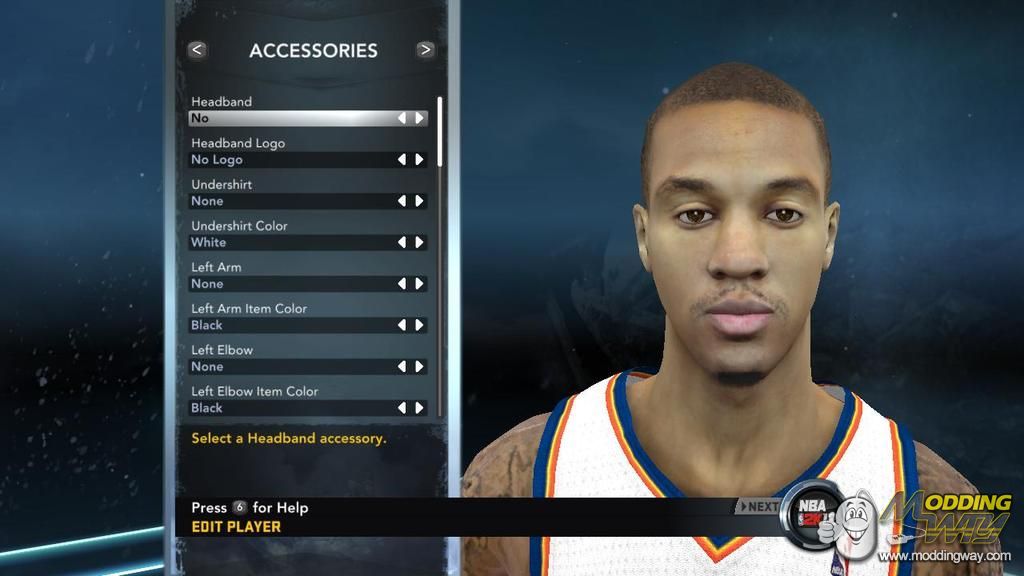Cycle Headband value to the next option
1024x576 pixels.
point(420,118)
